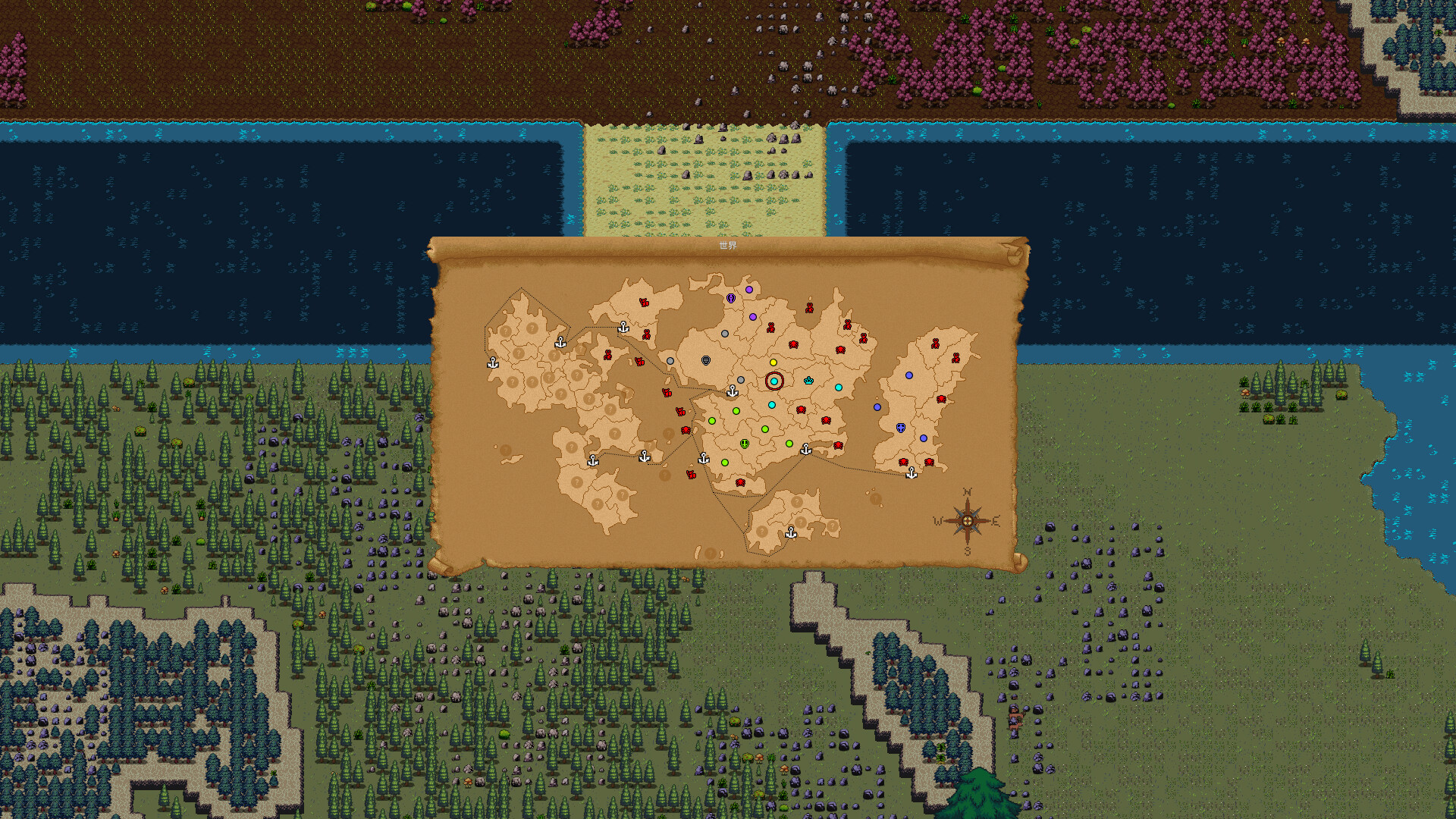Click the gray shield marker west of center
1456x819 pixels.
(x=705, y=359)
